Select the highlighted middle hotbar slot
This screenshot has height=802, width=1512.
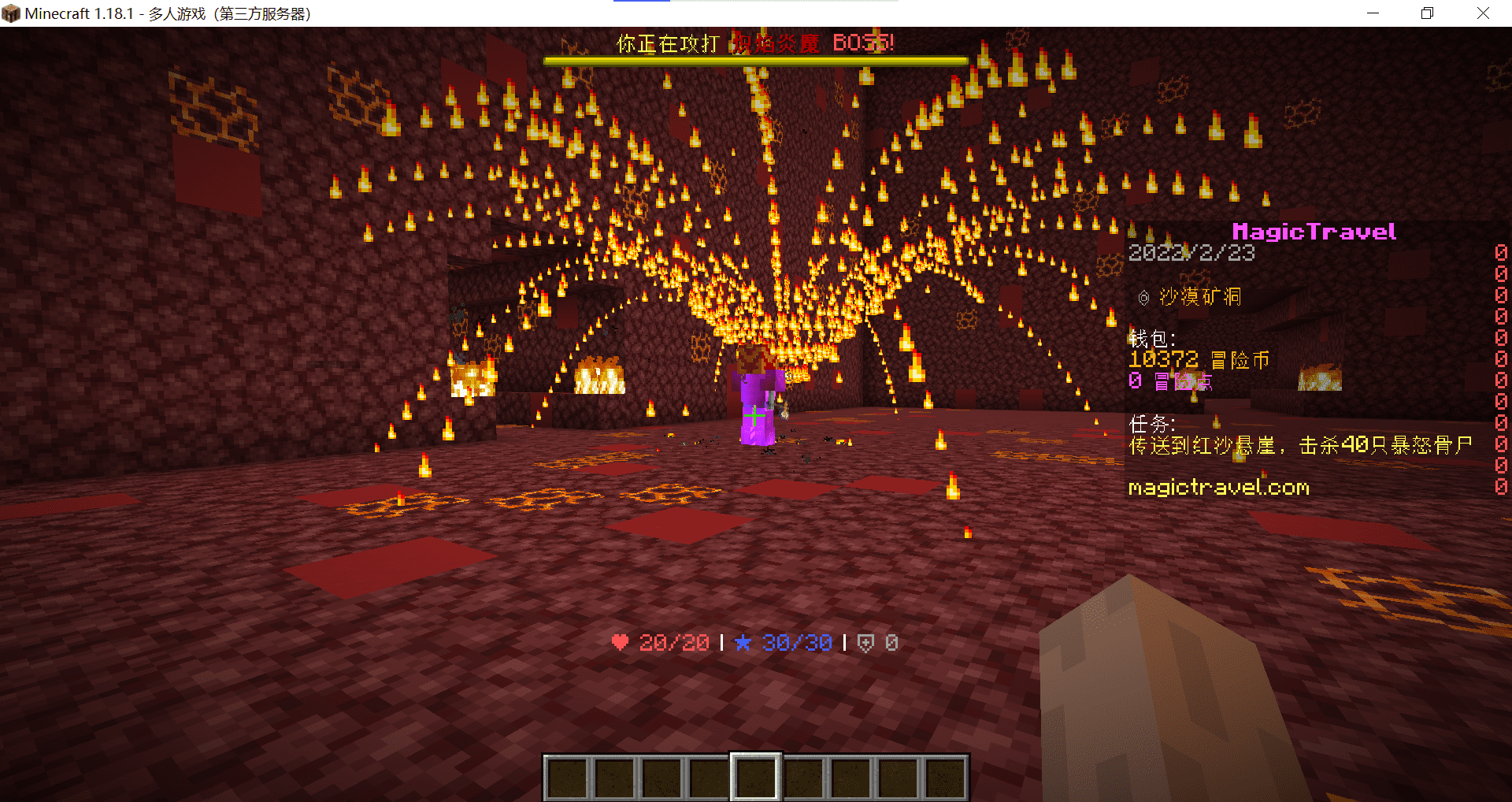click(755, 777)
